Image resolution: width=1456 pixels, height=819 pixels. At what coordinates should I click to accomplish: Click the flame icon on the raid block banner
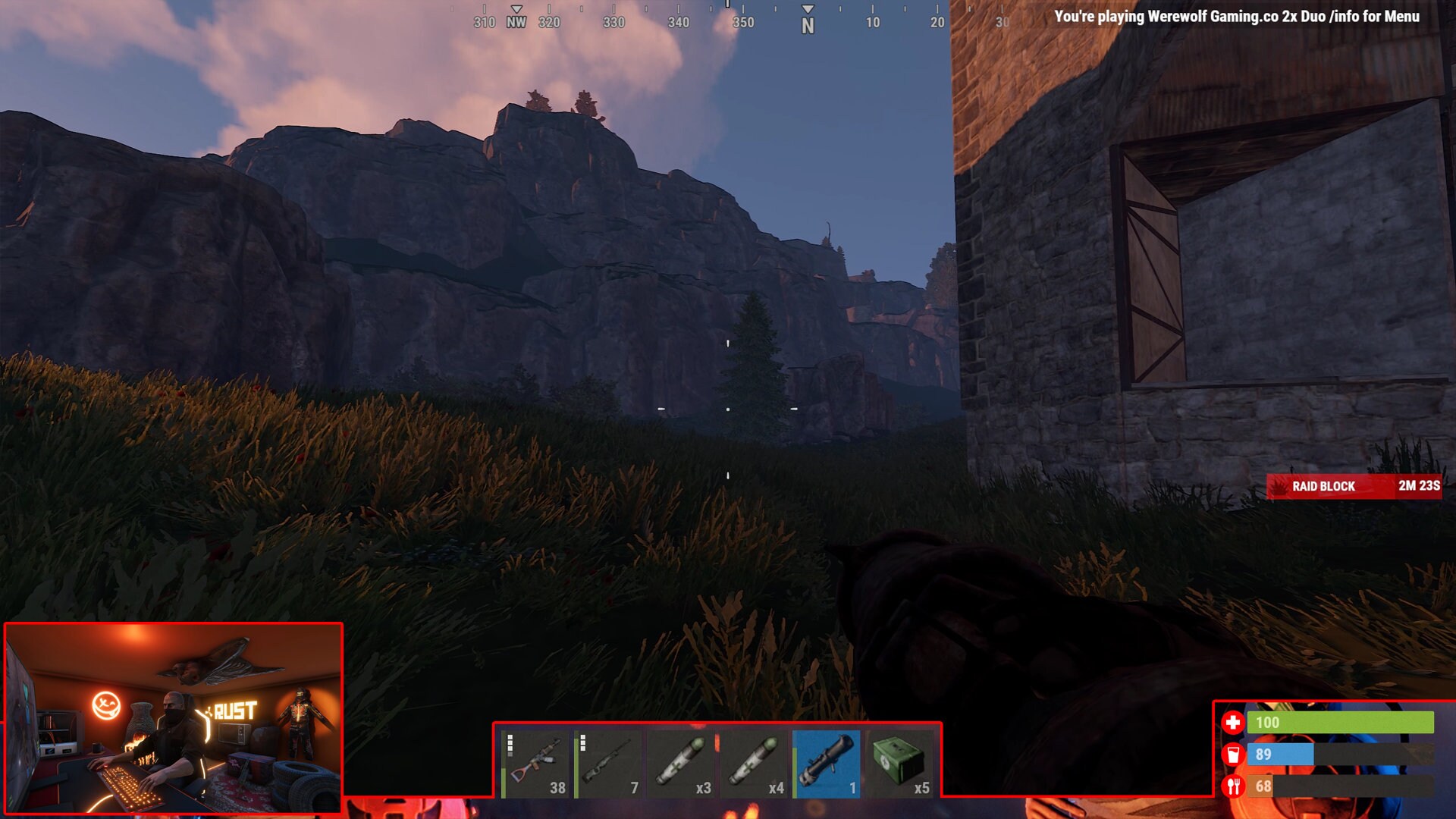[x=1281, y=486]
